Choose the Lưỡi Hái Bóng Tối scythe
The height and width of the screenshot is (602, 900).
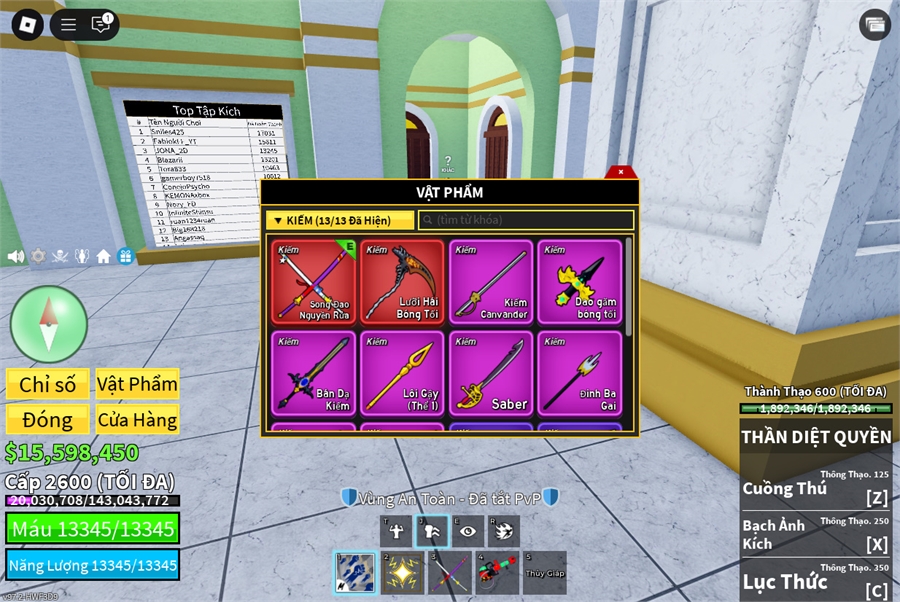[402, 282]
